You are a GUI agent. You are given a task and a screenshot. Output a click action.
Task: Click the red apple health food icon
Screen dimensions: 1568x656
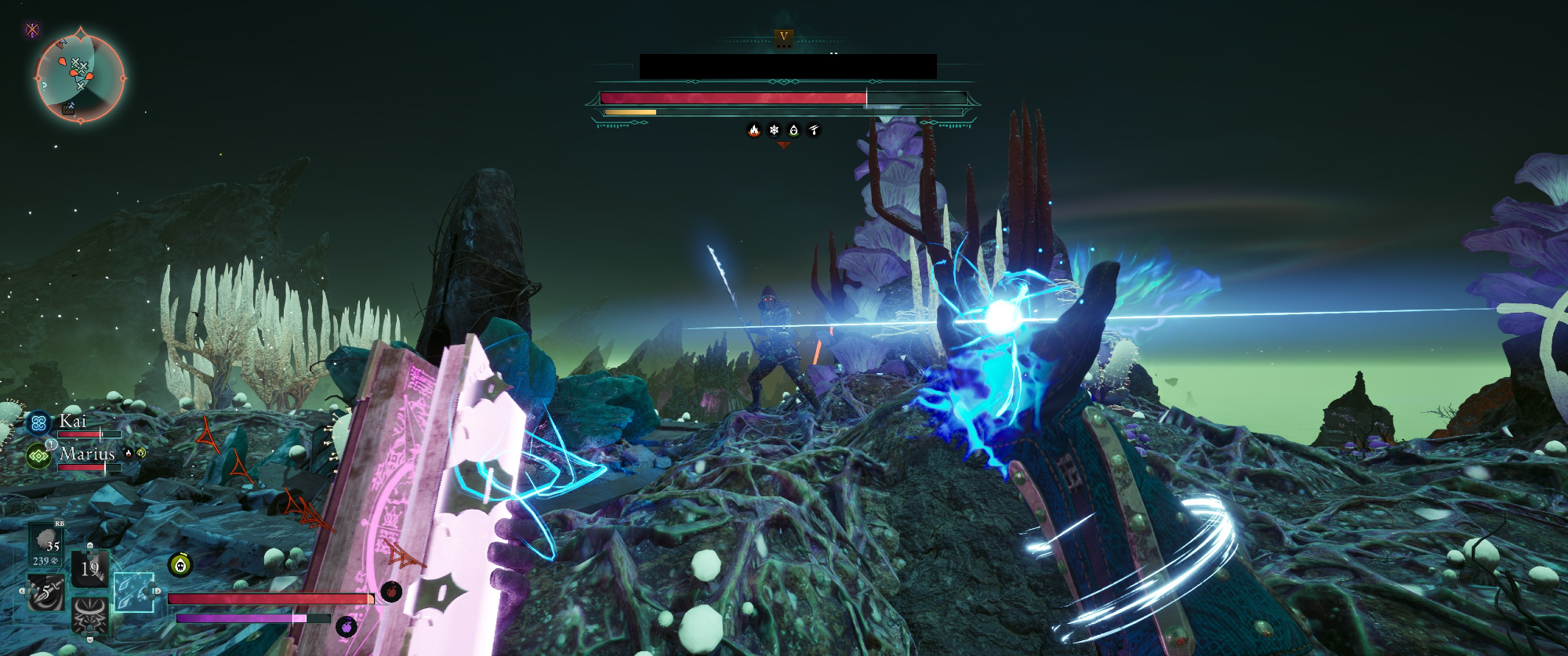(391, 592)
